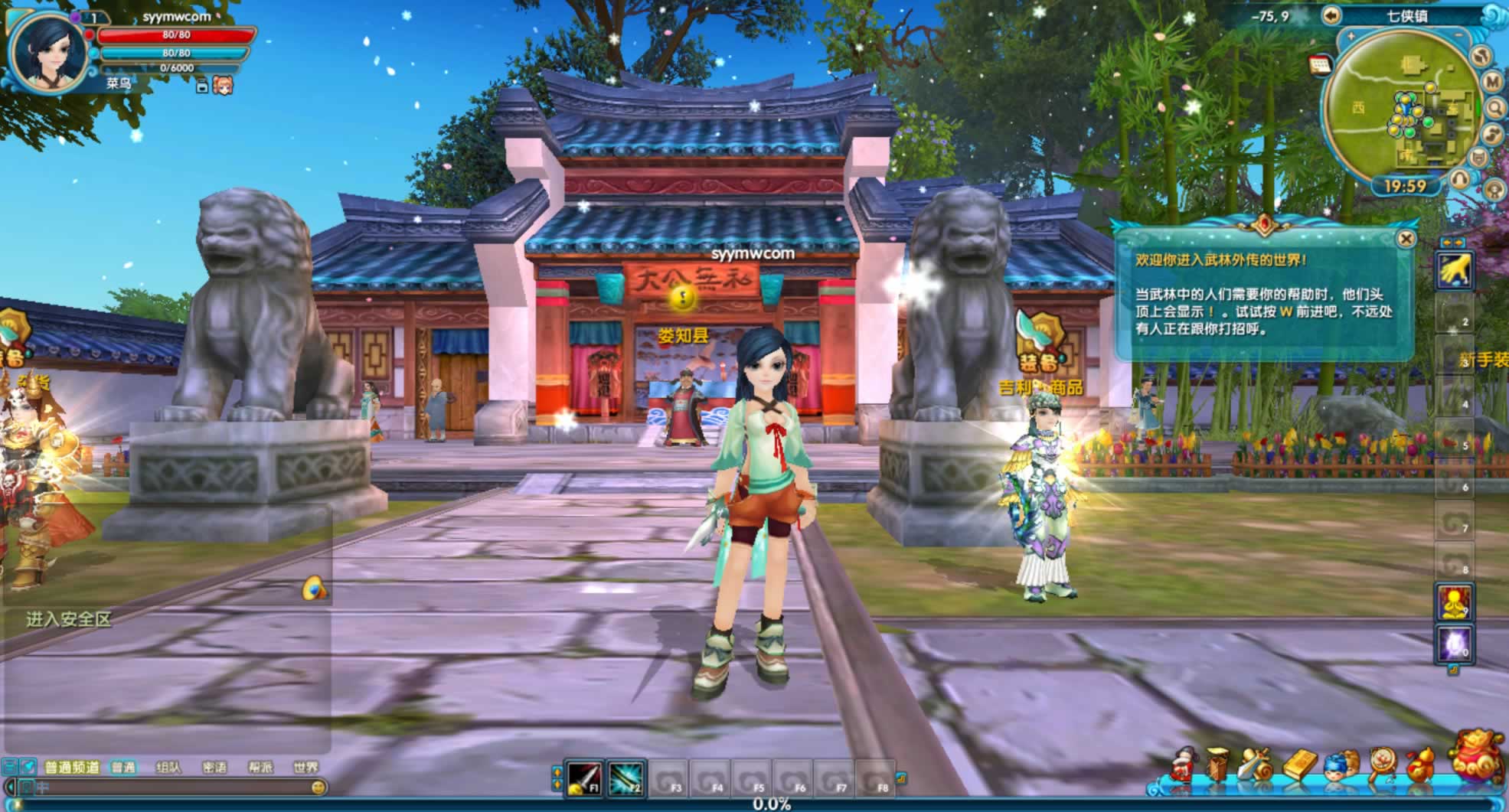Screen dimensions: 1509x812
Task: Switch to the 密语 whisper chat tab
Action: [214, 767]
